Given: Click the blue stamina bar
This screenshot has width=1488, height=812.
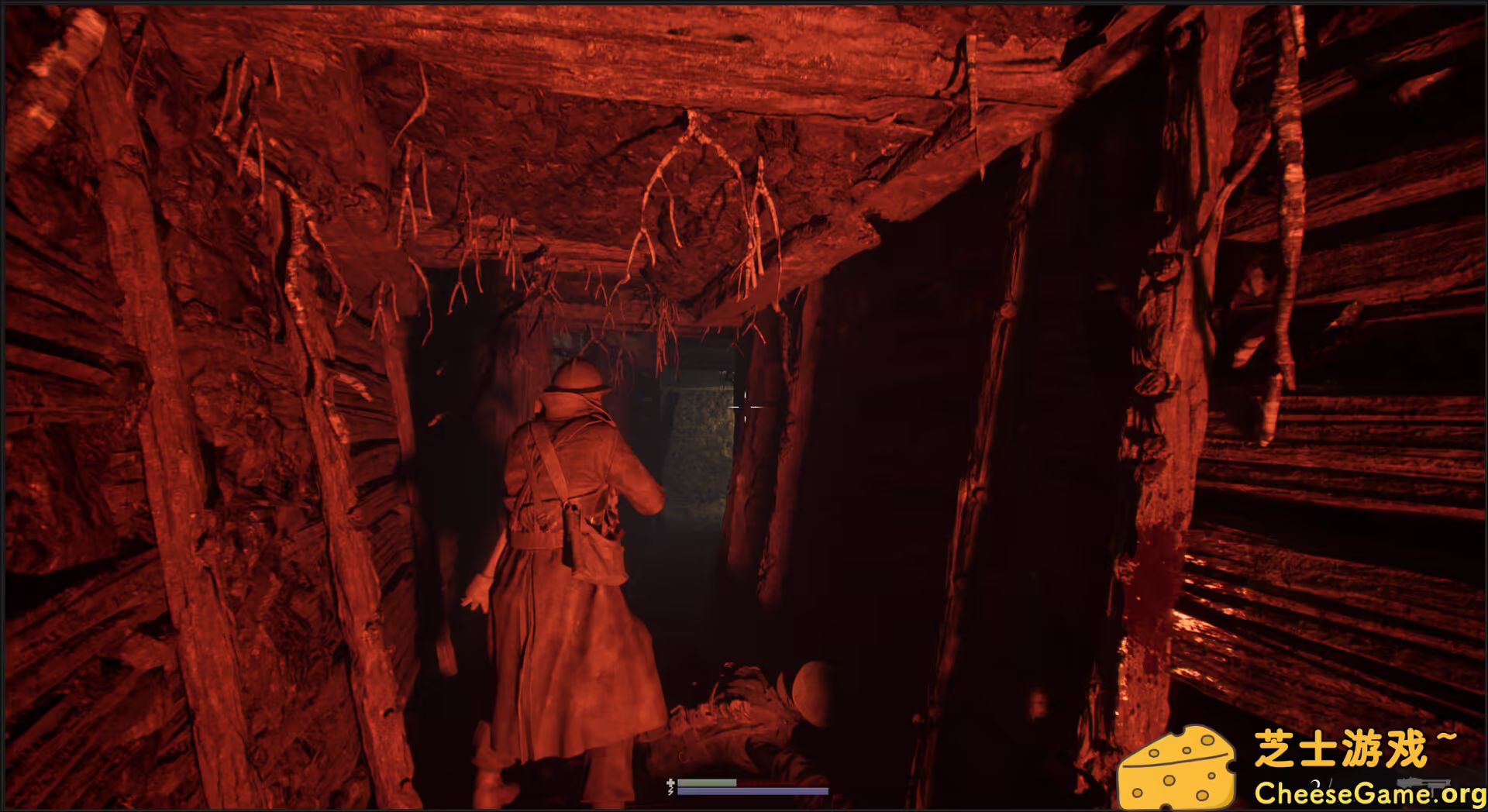Looking at the screenshot, I should tap(752, 792).
